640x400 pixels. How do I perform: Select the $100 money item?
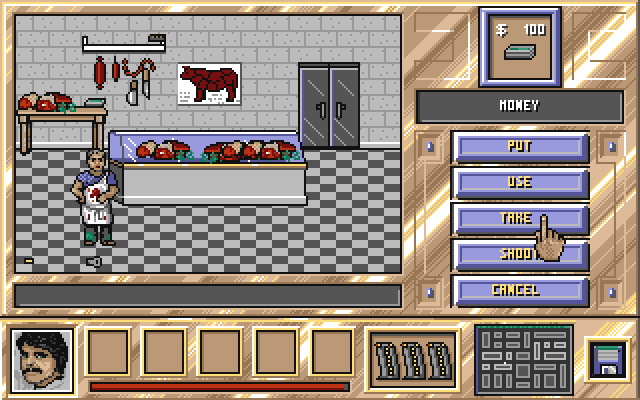(x=519, y=46)
